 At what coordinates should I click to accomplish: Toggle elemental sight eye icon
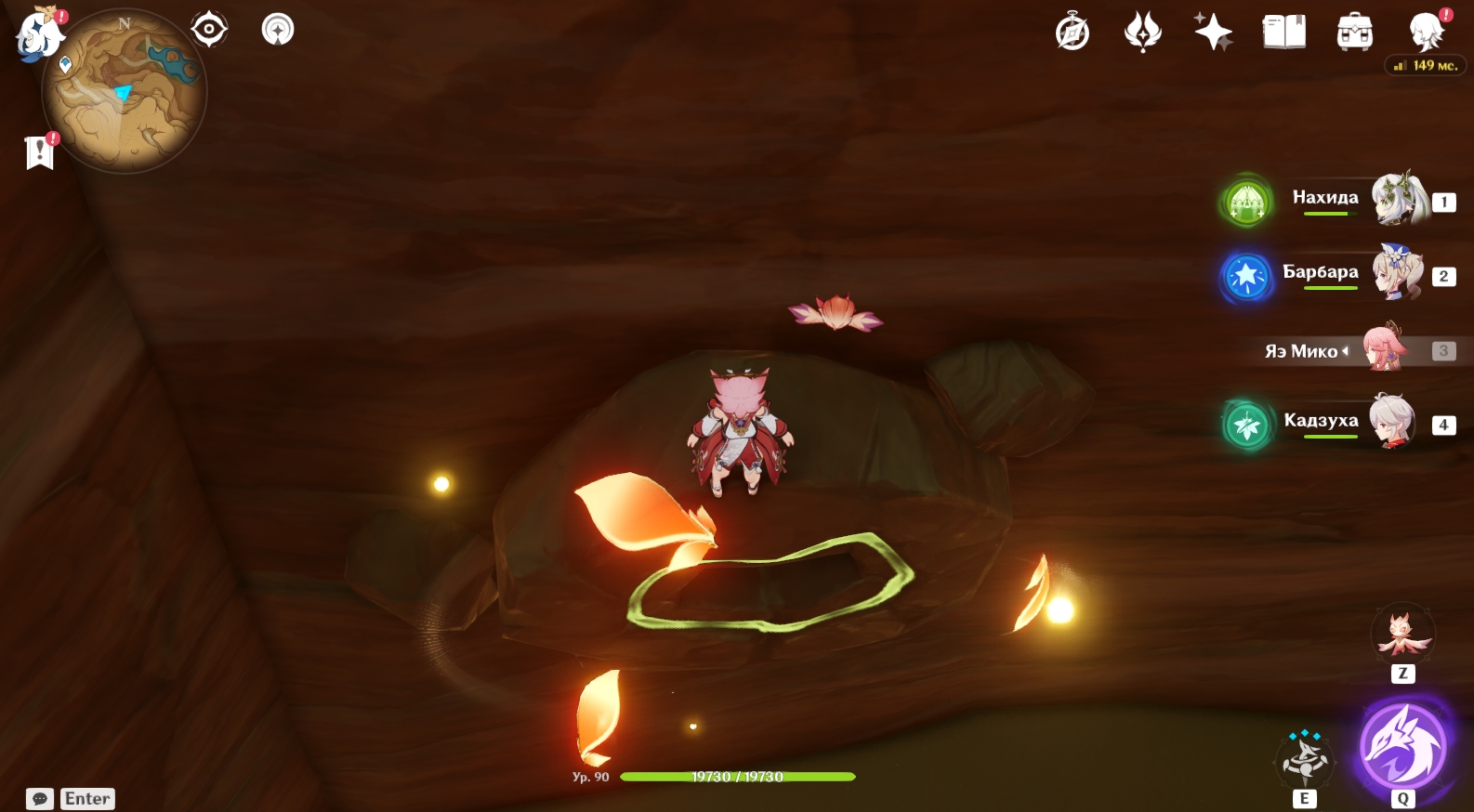(x=209, y=30)
